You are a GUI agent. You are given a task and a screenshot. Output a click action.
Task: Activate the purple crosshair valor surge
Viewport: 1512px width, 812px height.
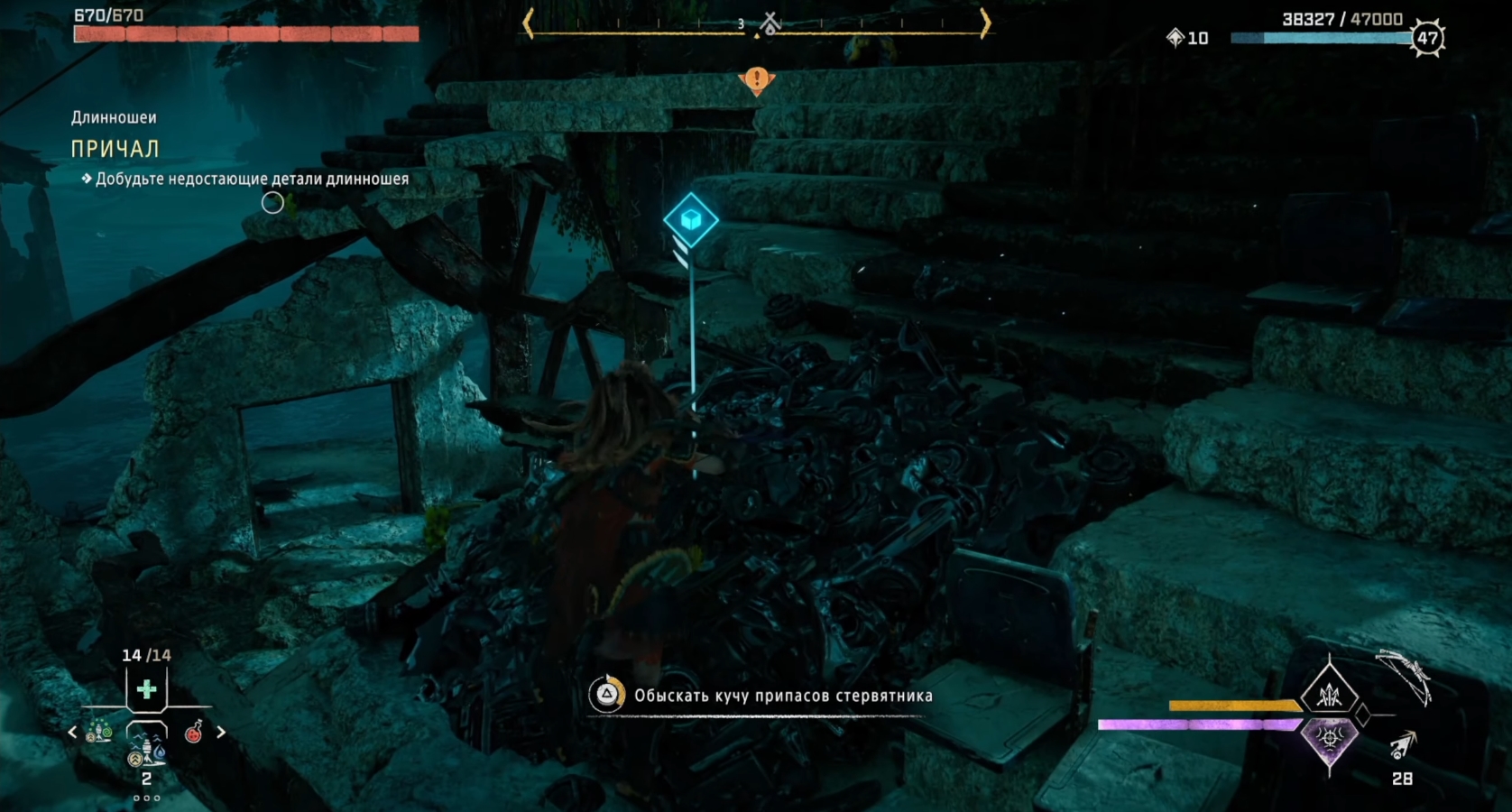click(x=1329, y=739)
